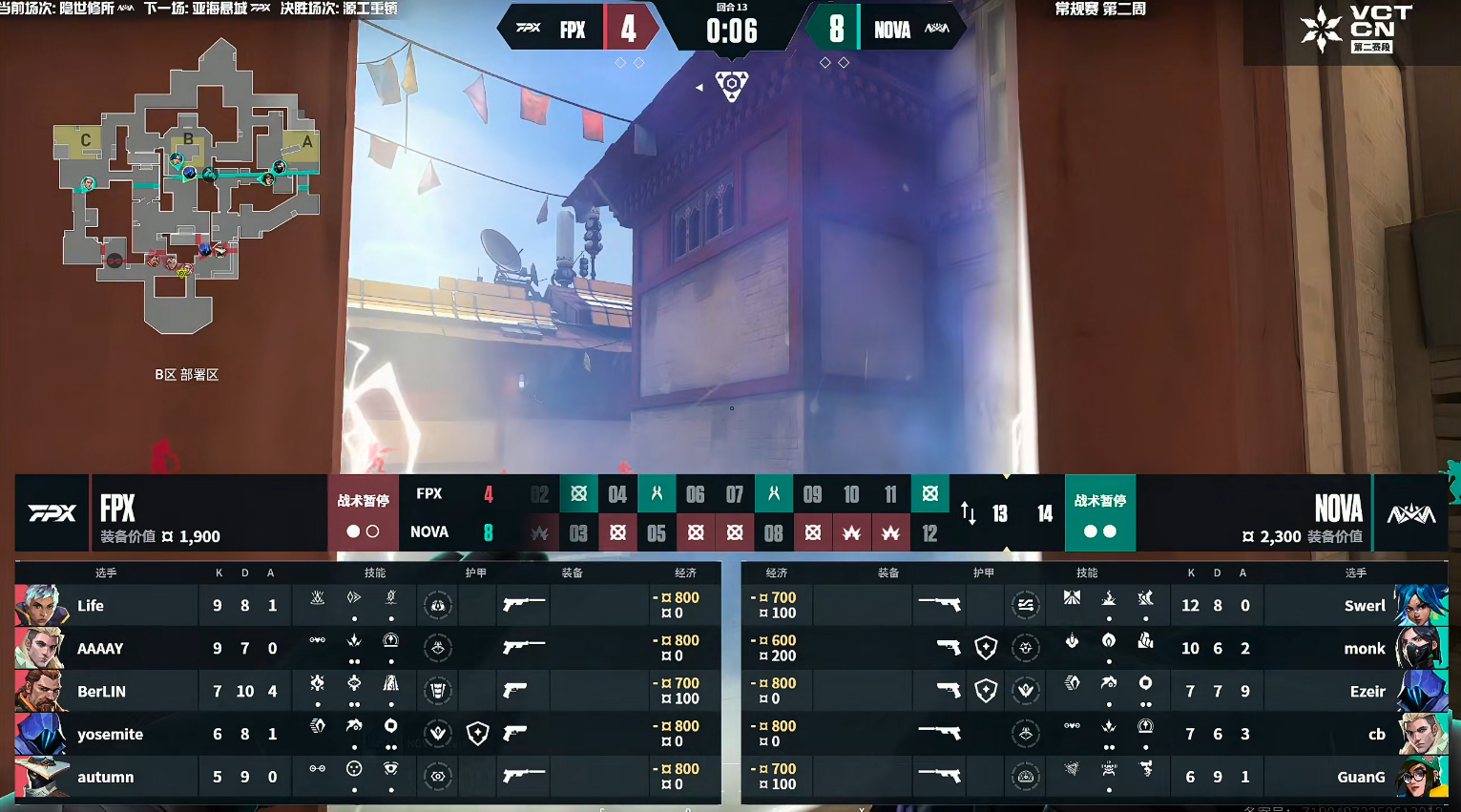Select player Life's scoreboard row

coord(367,605)
